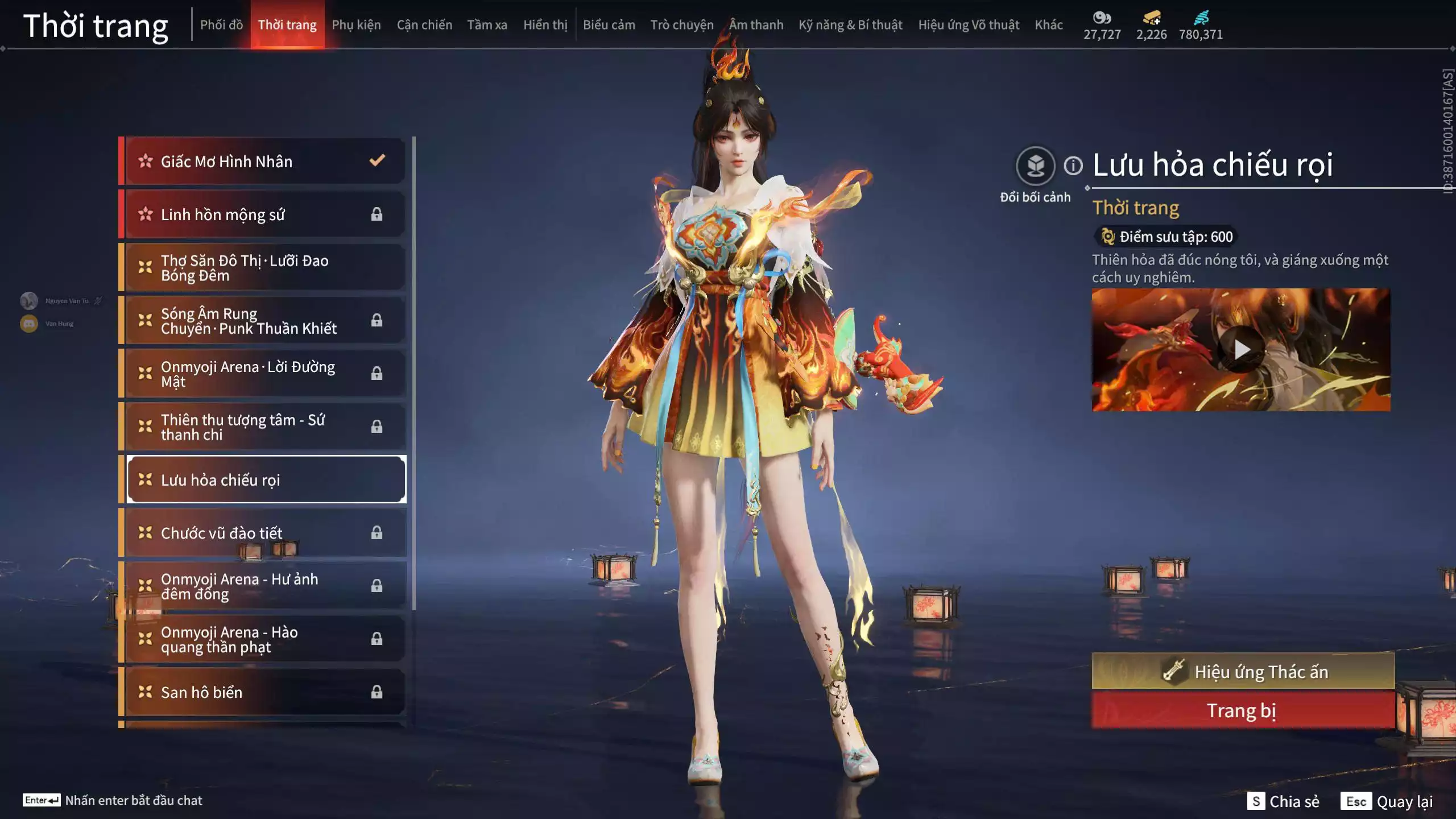Click the flower icon on Giấc Mơ Hình Nhân
1456x819 pixels.
[x=146, y=162]
